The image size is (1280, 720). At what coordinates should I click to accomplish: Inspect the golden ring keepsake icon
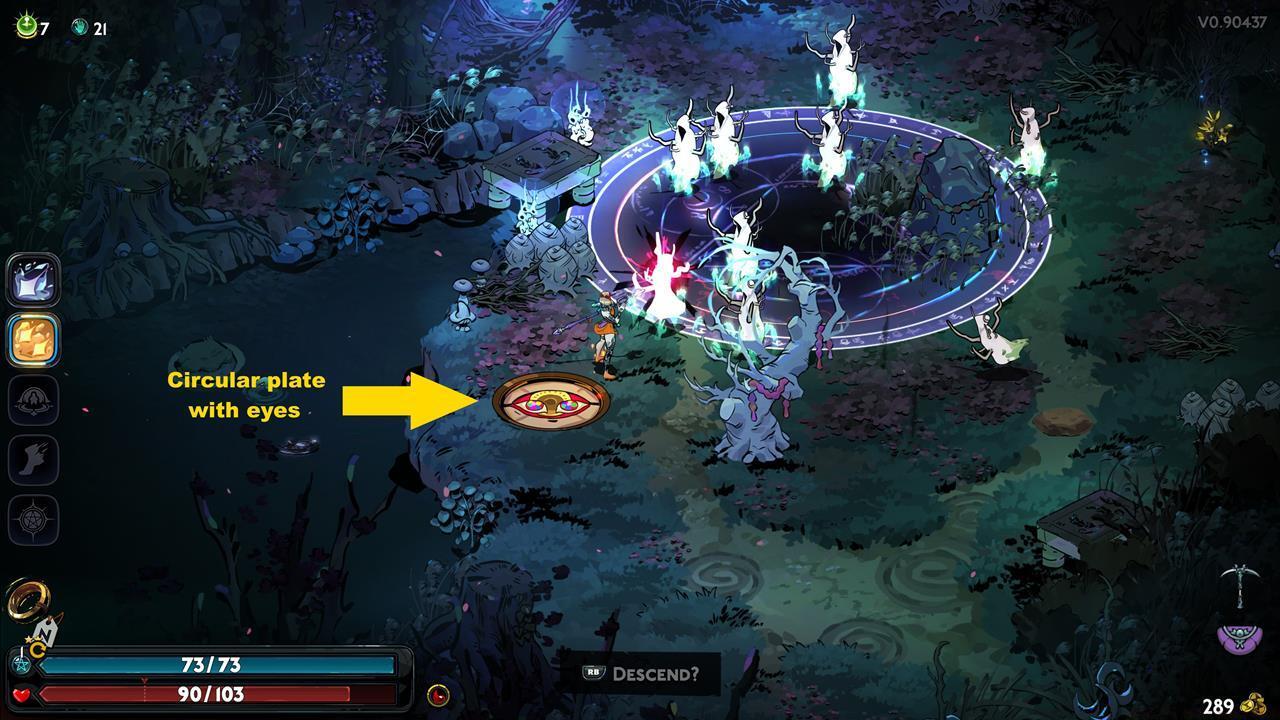[25, 600]
